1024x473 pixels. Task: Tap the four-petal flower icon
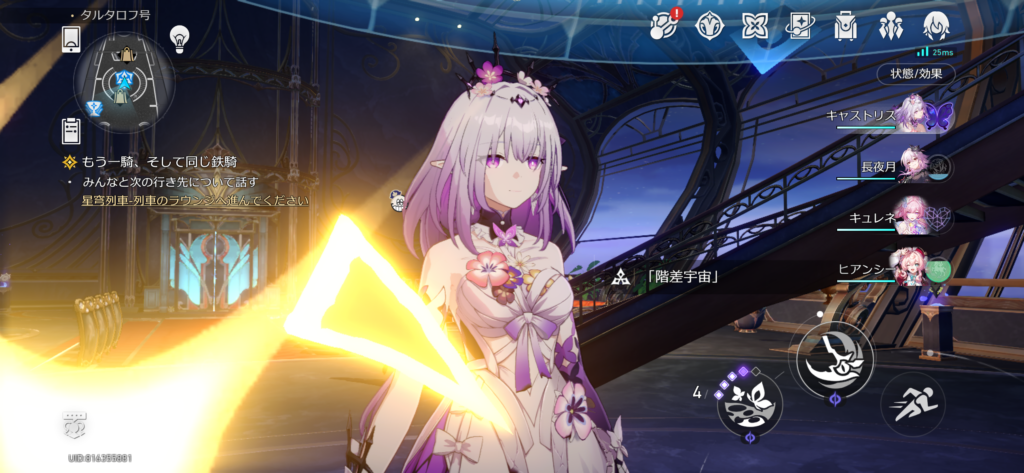pyautogui.click(x=754, y=25)
